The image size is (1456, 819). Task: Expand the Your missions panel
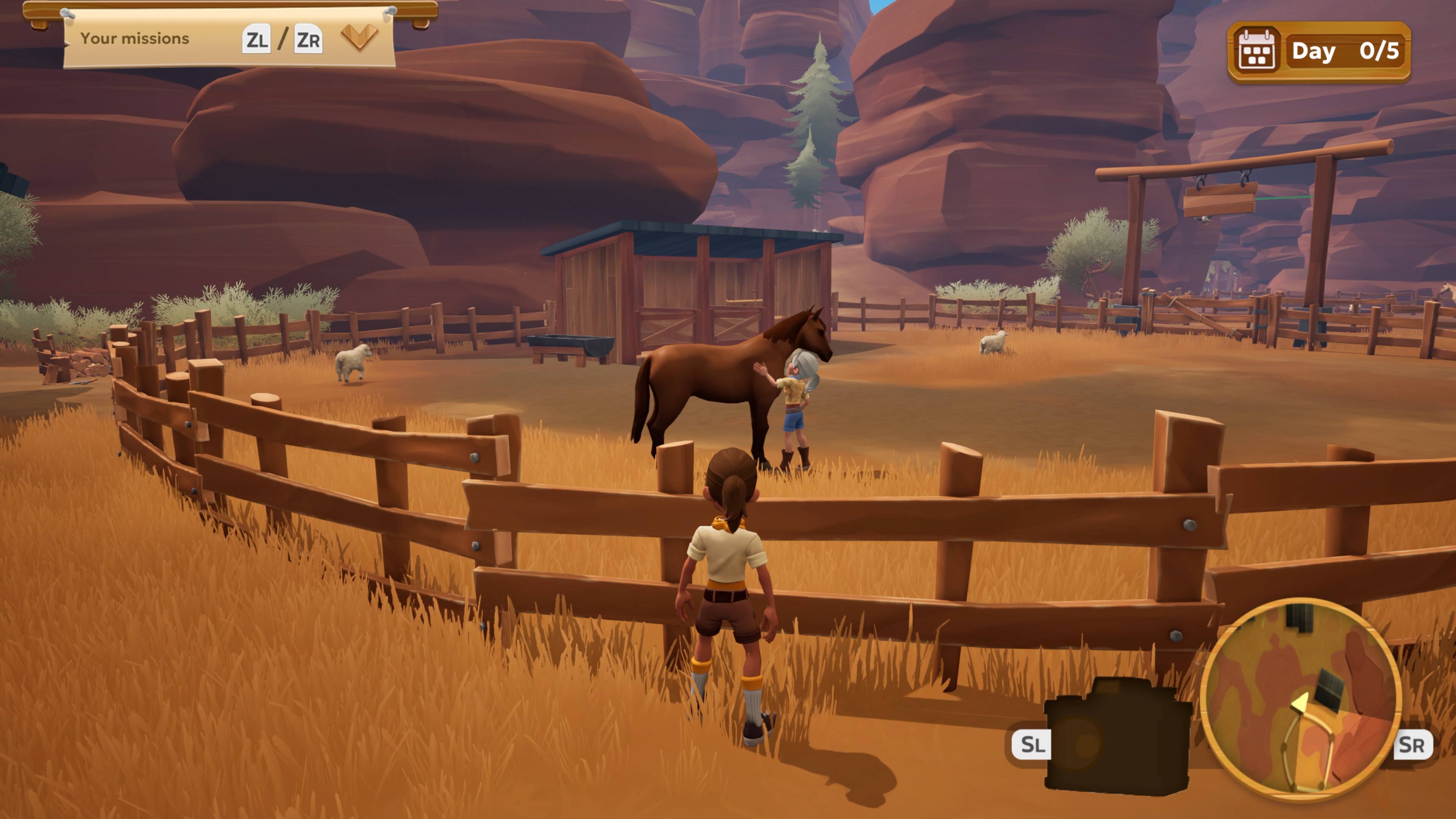coord(359,37)
